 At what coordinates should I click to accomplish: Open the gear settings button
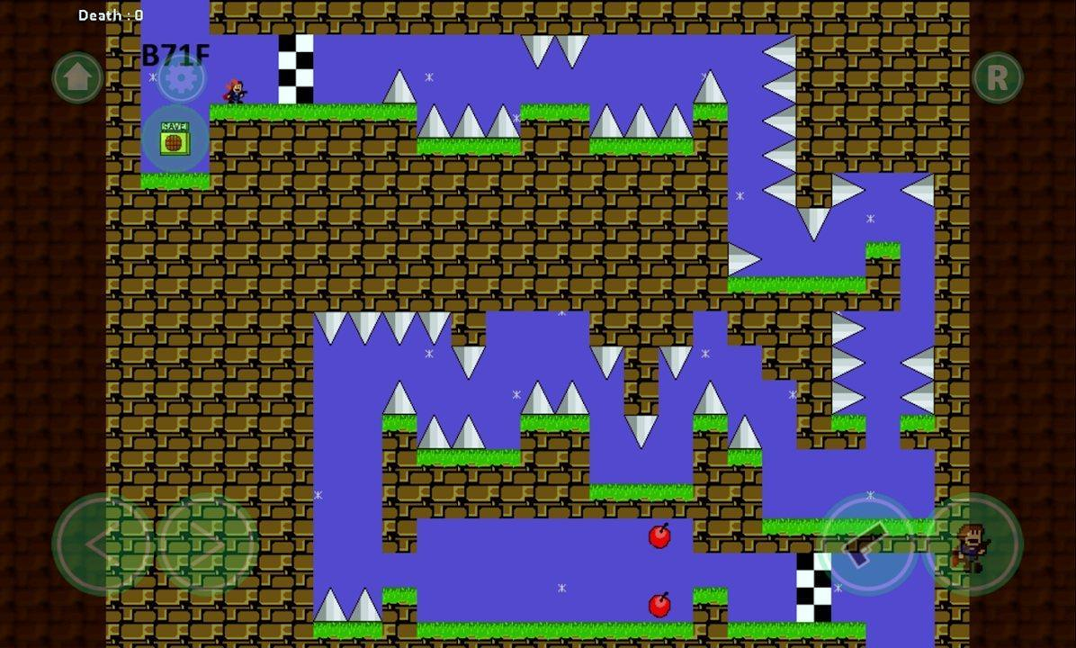pos(181,78)
